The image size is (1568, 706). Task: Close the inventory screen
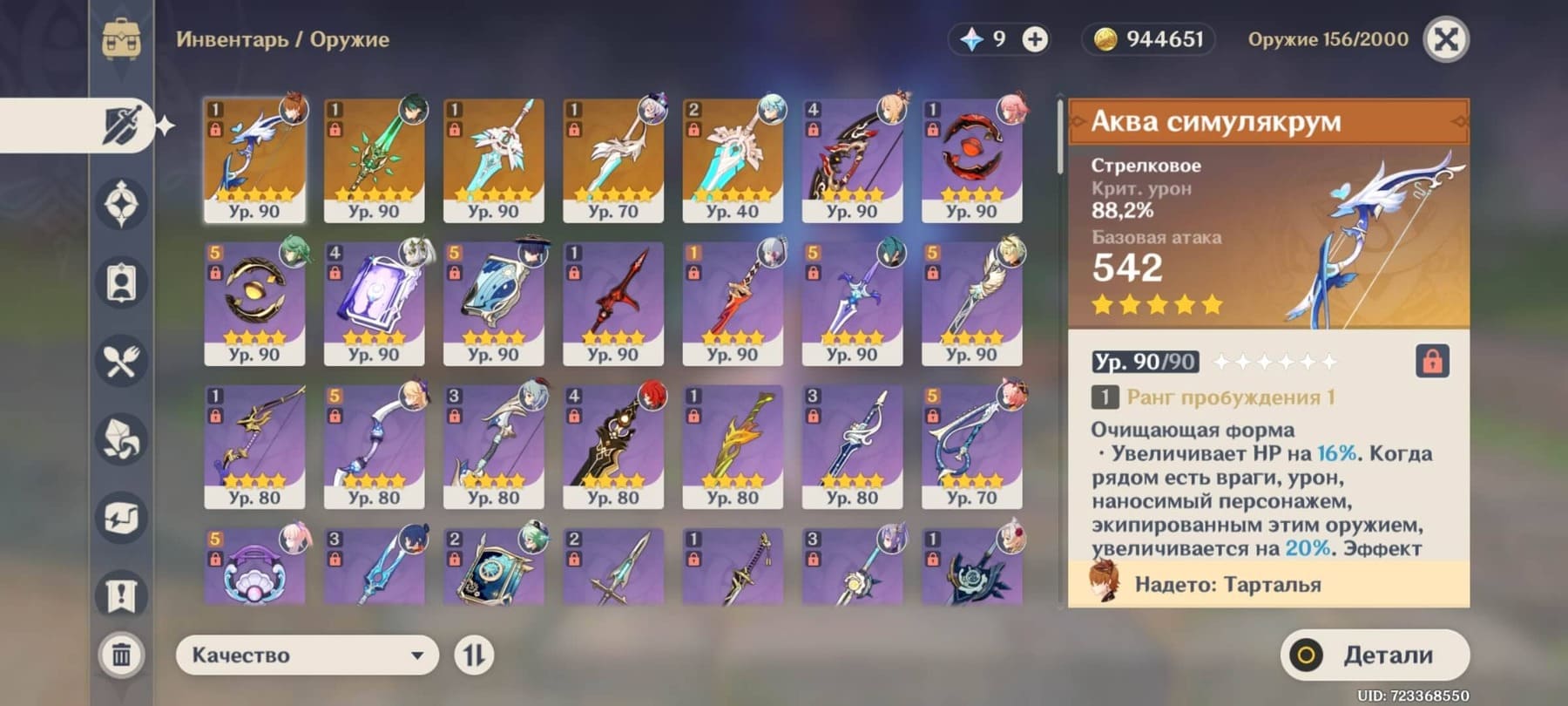tap(1445, 39)
